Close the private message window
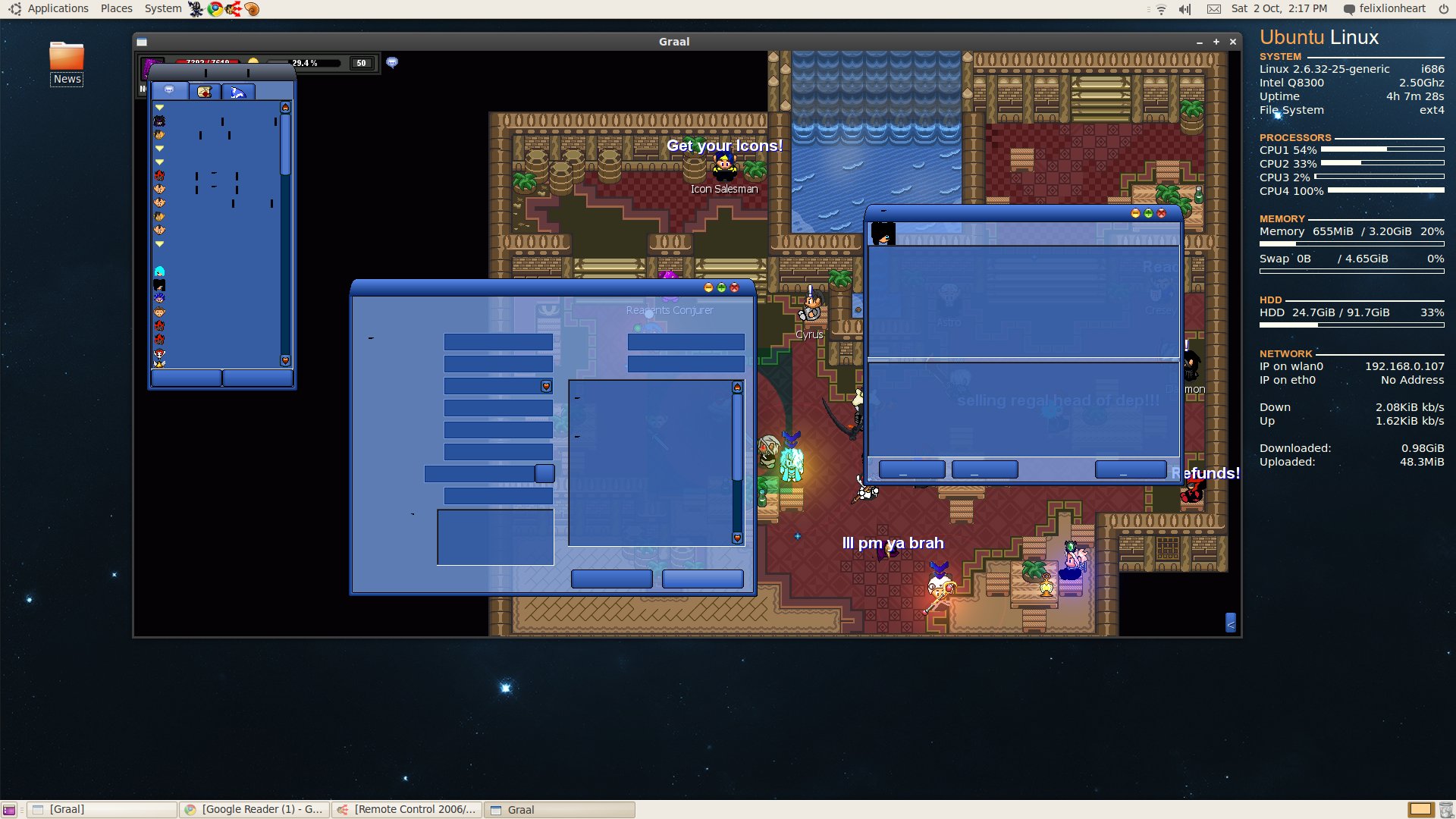 (1161, 214)
